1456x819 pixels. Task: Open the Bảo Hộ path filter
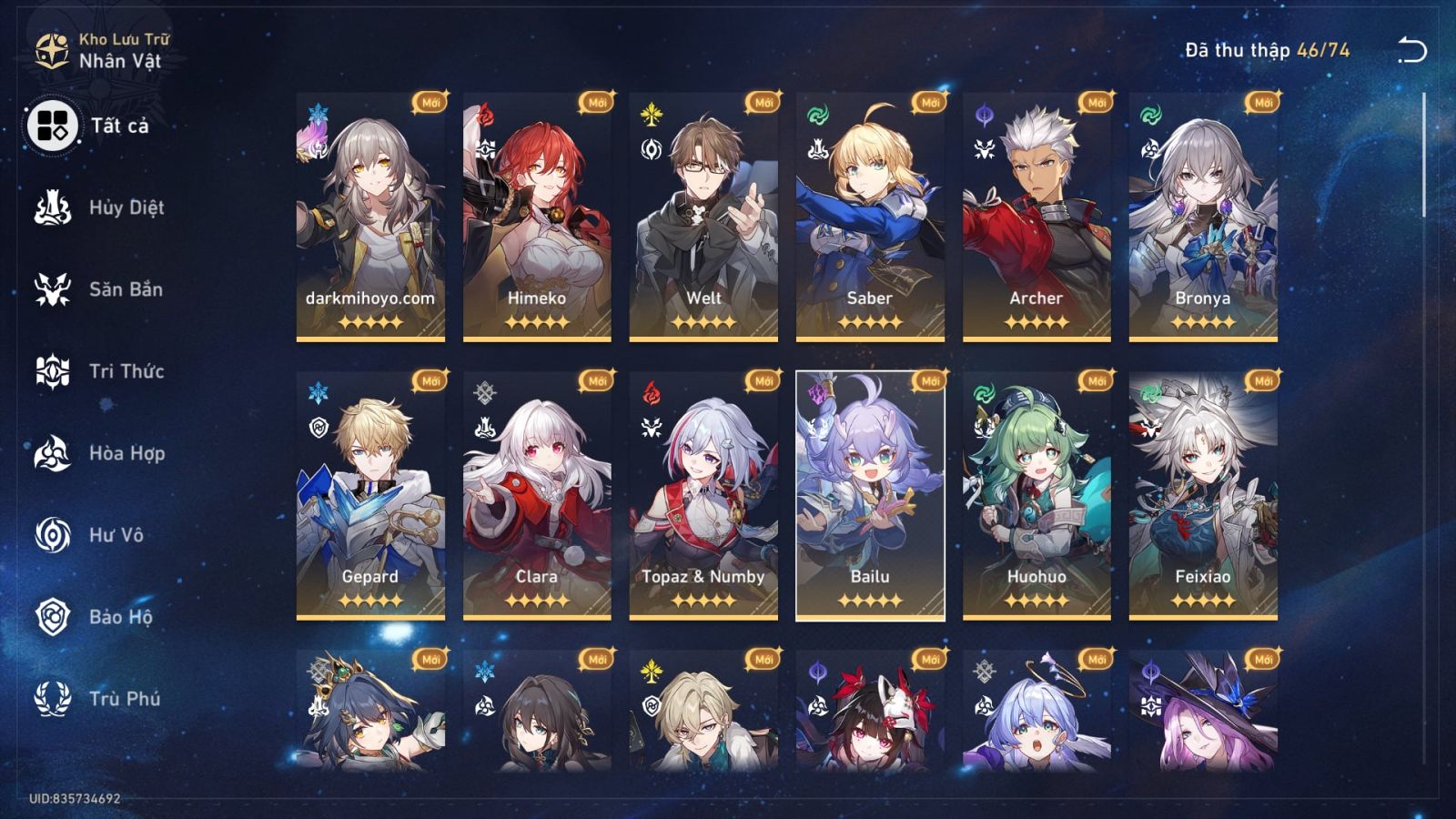click(x=55, y=617)
